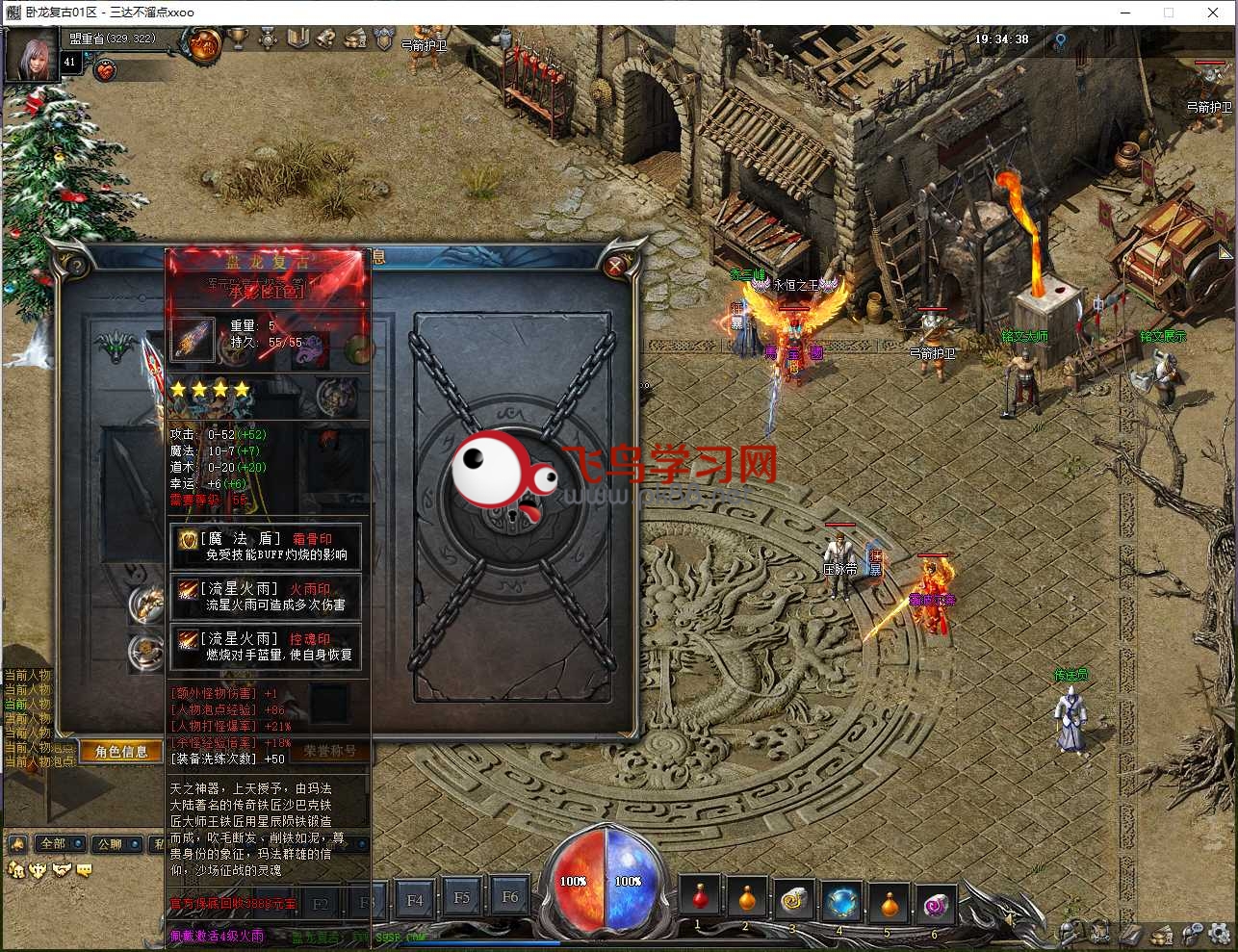
Task: Click the round dragon emblem button
Action: tap(204, 42)
